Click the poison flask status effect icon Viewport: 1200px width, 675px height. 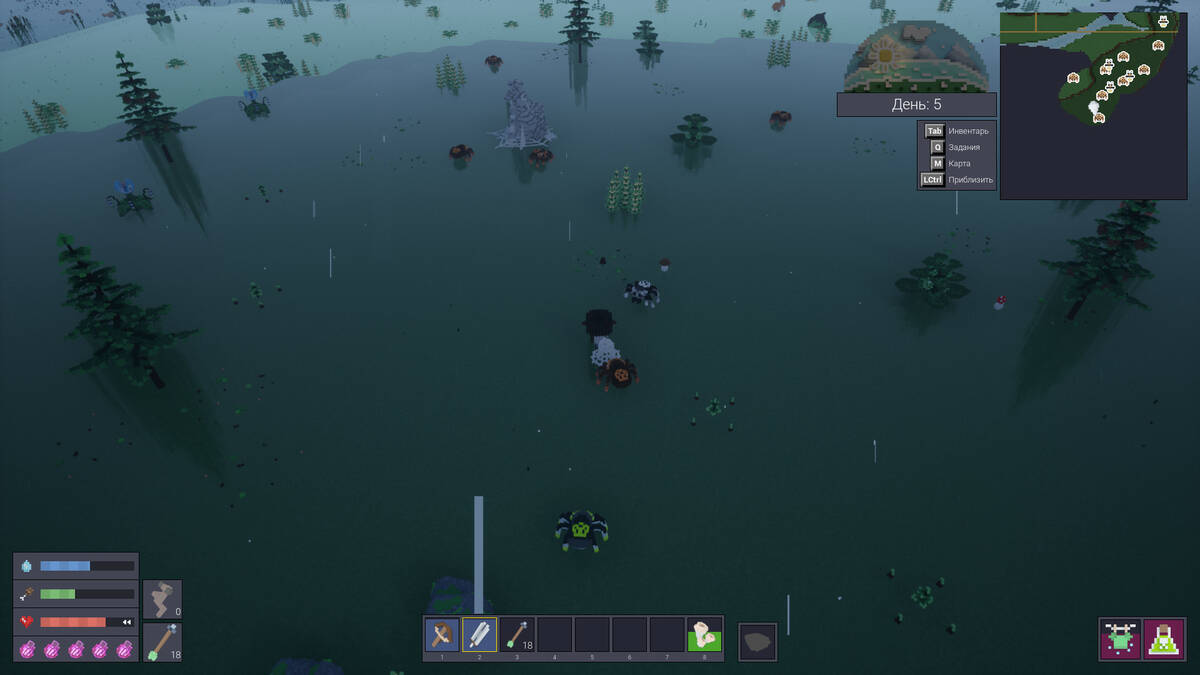click(1165, 639)
